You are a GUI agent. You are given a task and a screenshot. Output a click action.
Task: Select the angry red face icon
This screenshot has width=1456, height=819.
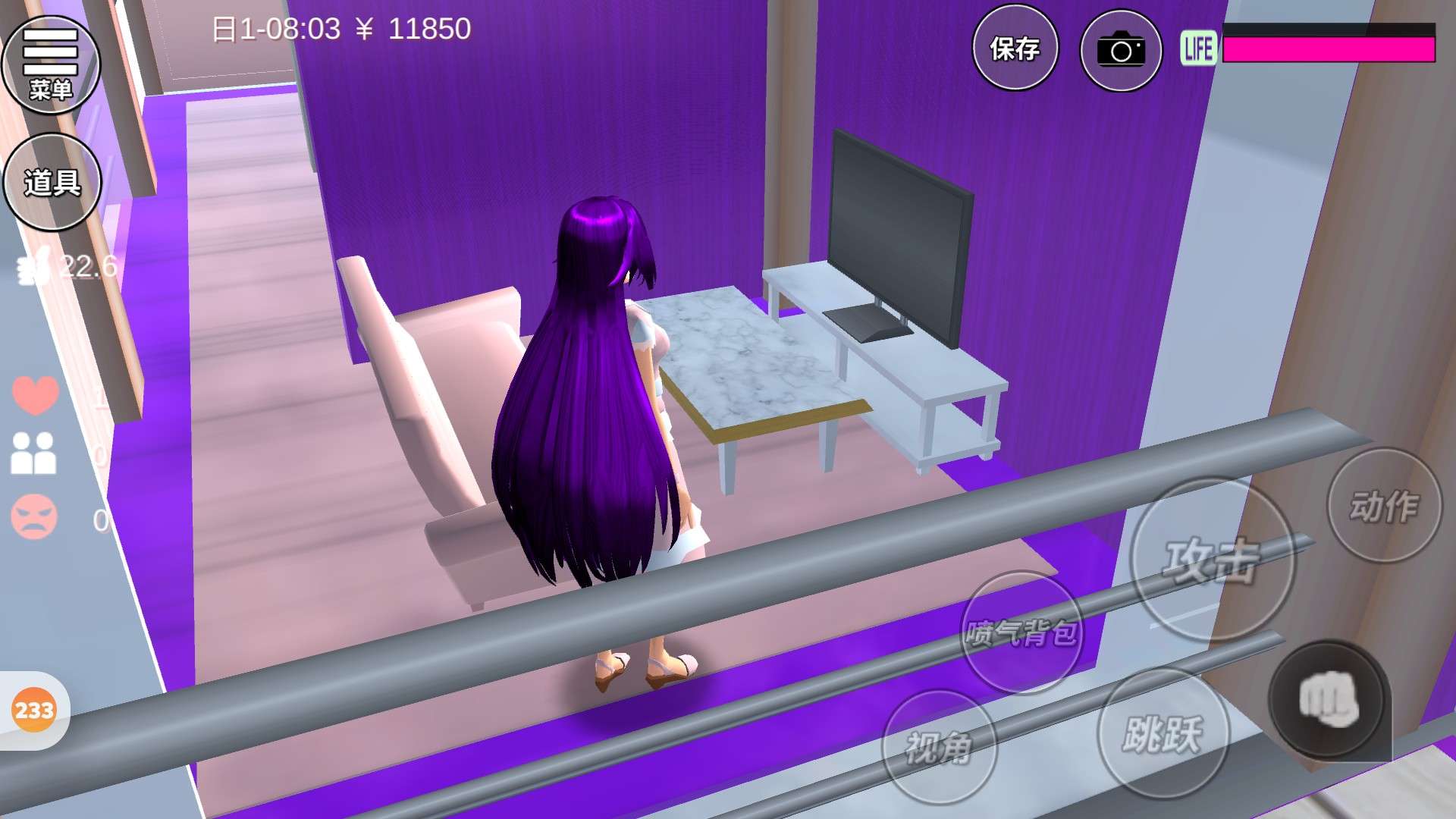pos(34,517)
